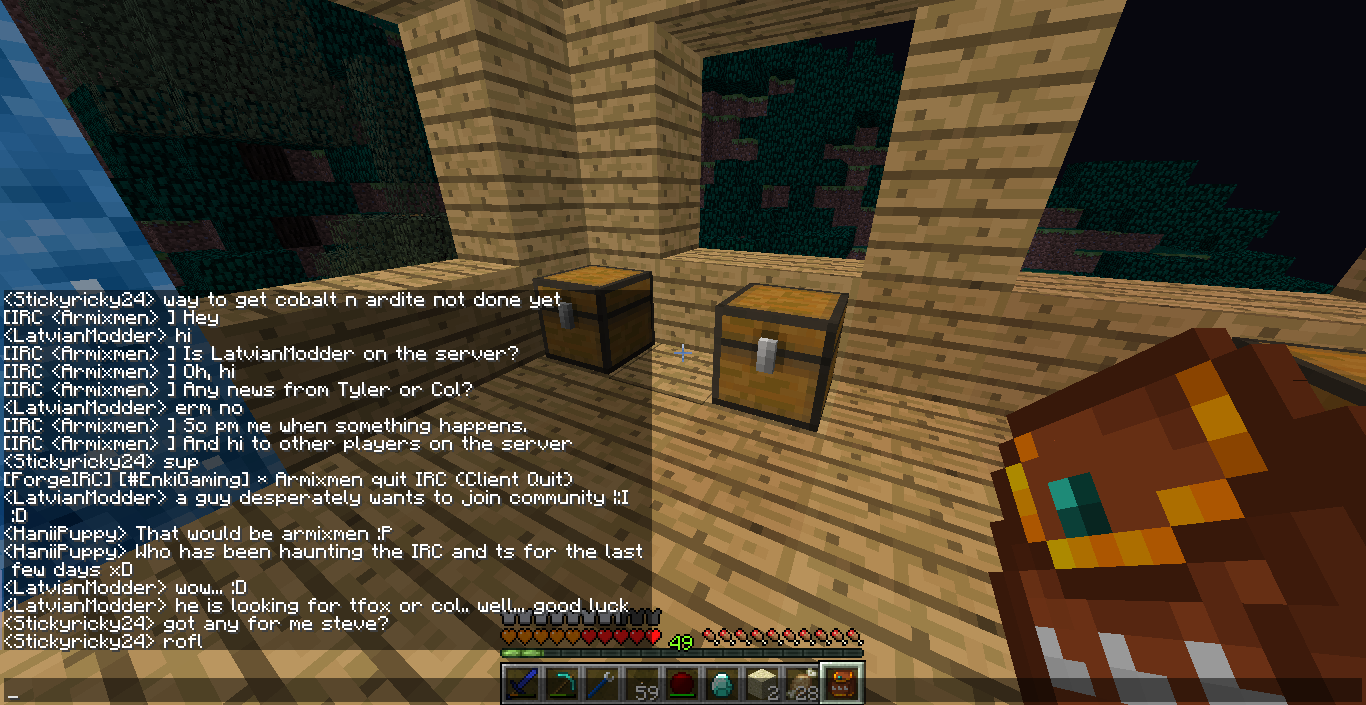
Task: Select the sand block hotbar slot
Action: [x=761, y=685]
